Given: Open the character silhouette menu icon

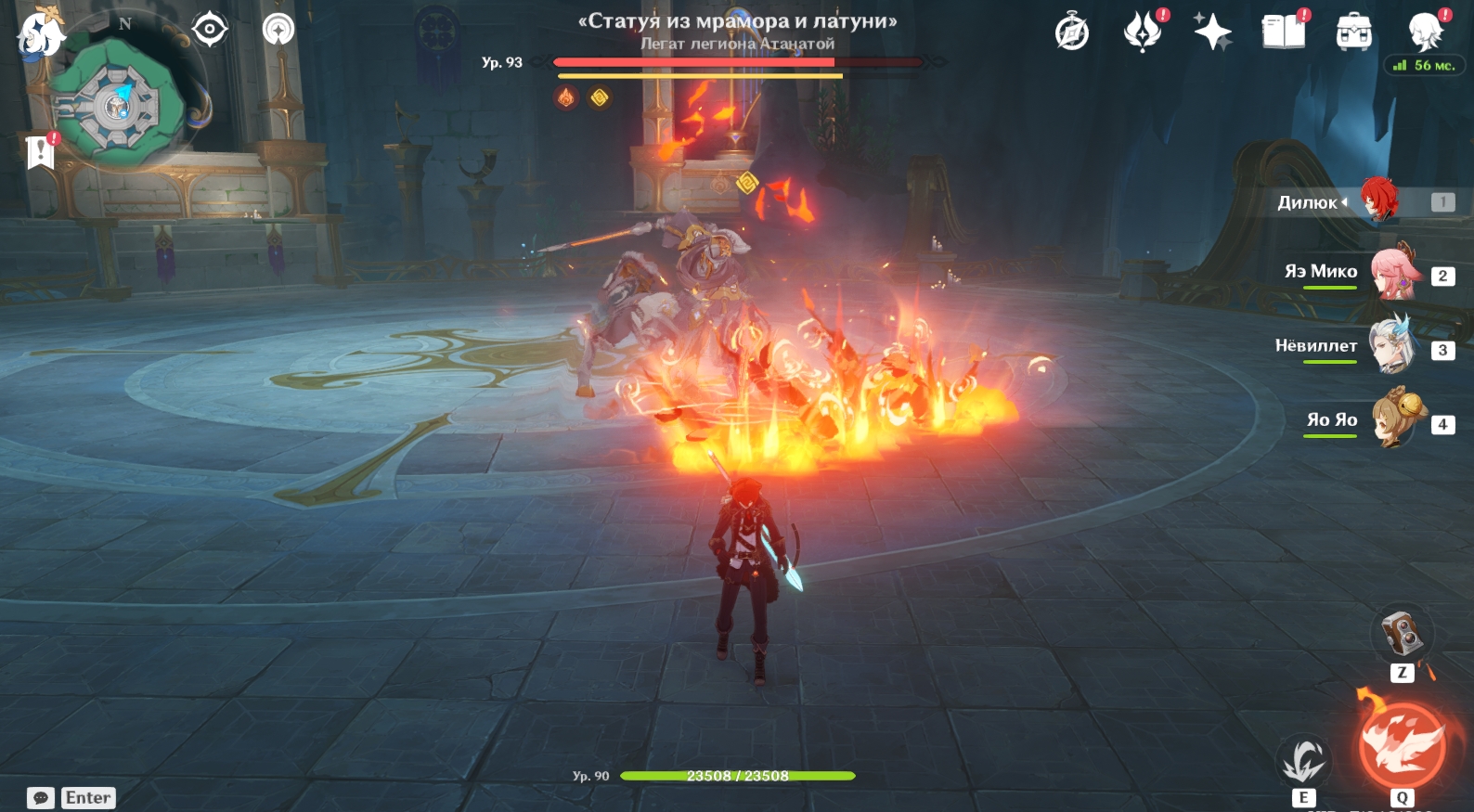Looking at the screenshot, I should point(1424,32).
